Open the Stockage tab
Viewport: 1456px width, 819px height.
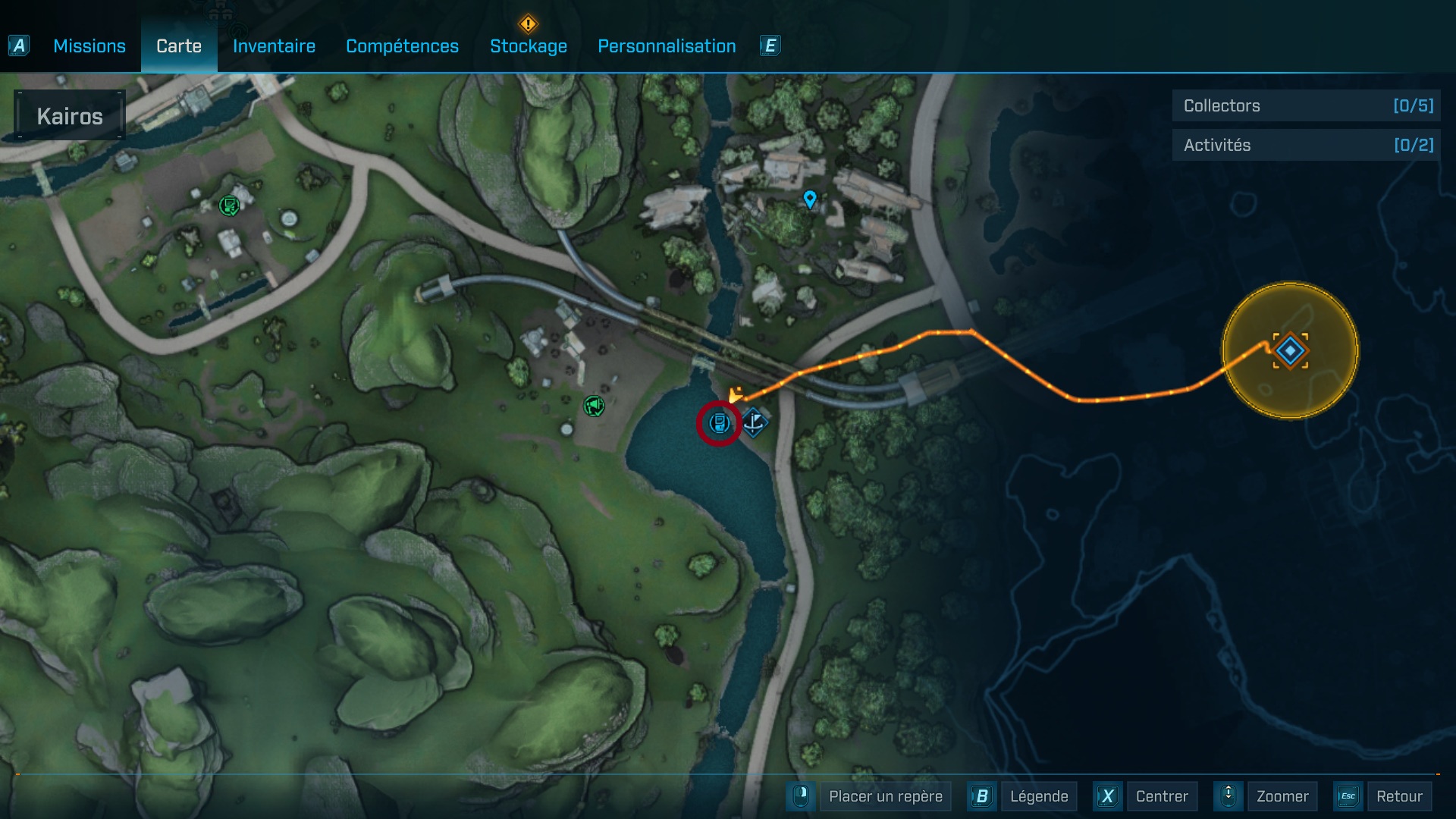(x=529, y=46)
